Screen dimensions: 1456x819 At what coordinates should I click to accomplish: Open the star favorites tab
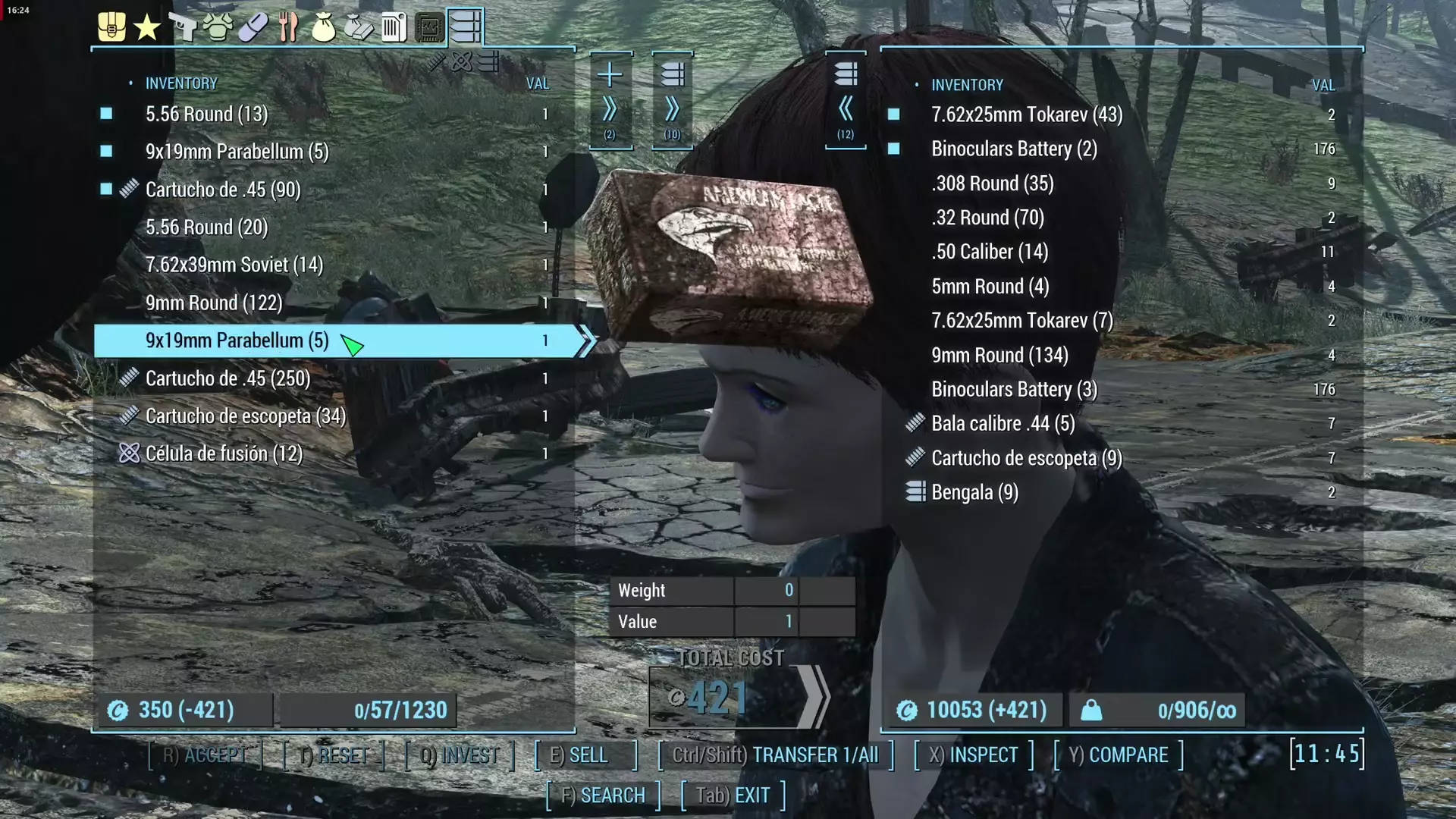(x=146, y=28)
